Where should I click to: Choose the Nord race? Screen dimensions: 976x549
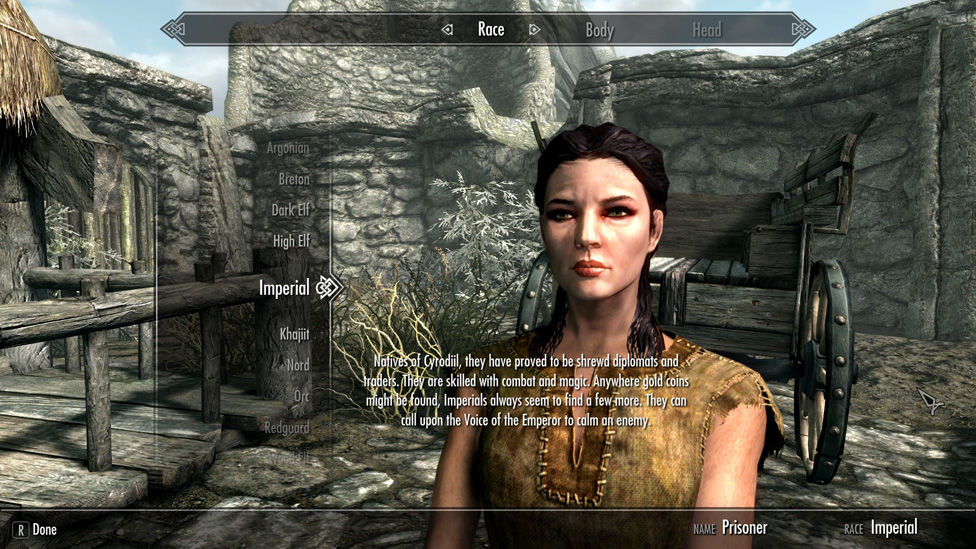click(x=297, y=365)
